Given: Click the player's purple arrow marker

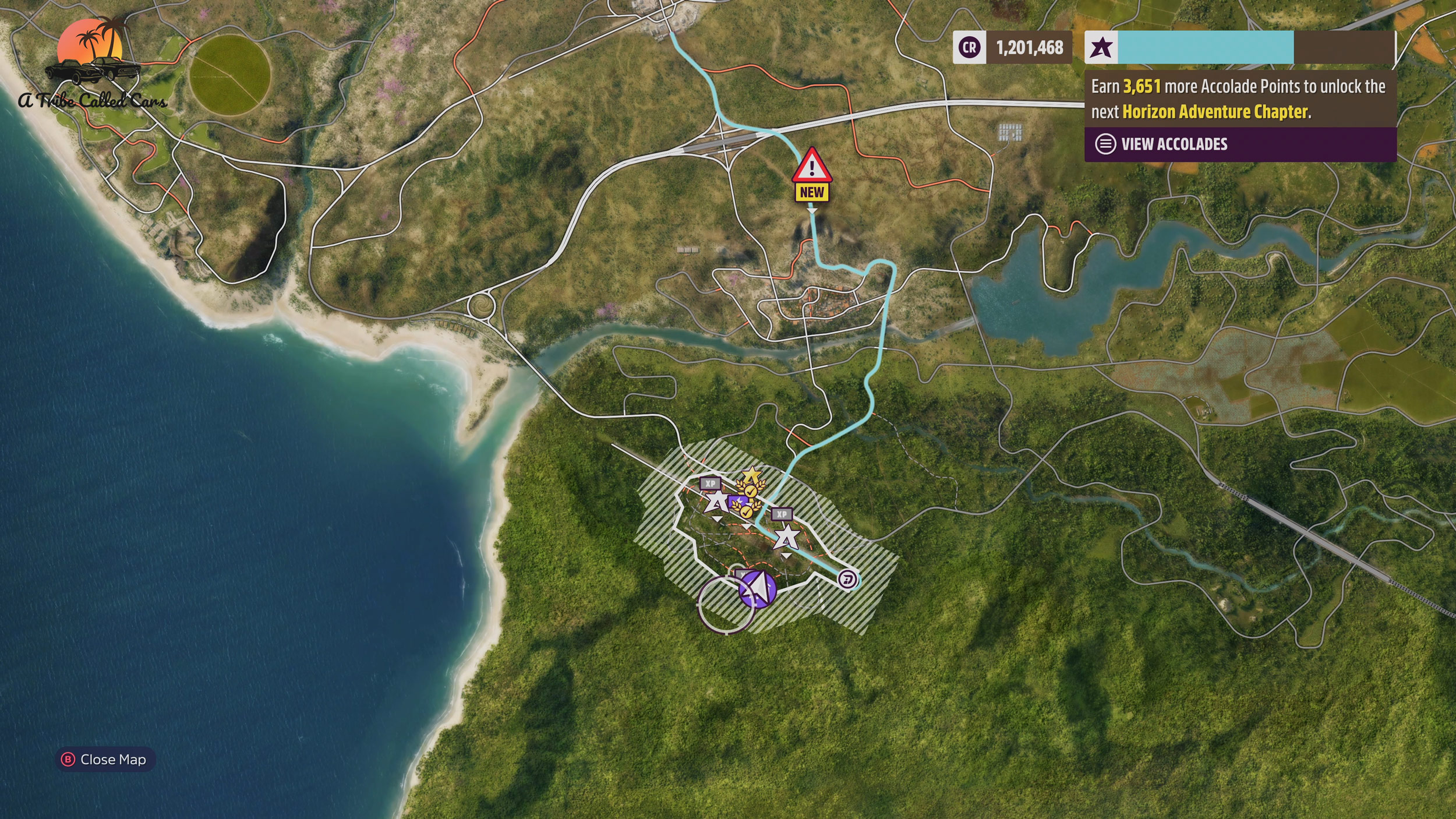Looking at the screenshot, I should coord(758,588).
